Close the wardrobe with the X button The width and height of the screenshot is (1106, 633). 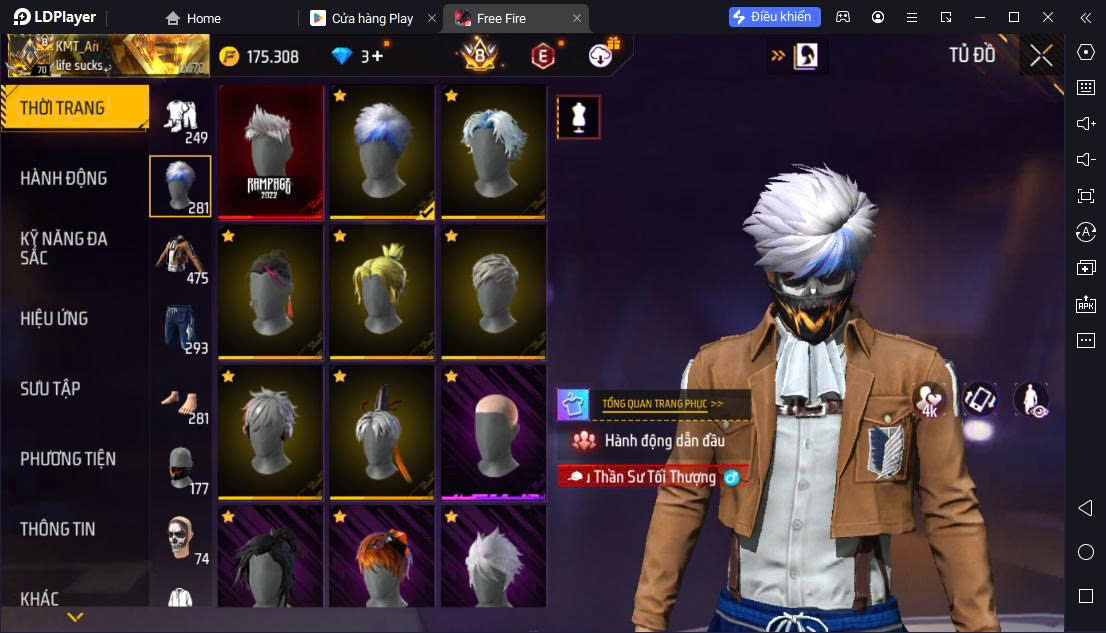(x=1041, y=56)
